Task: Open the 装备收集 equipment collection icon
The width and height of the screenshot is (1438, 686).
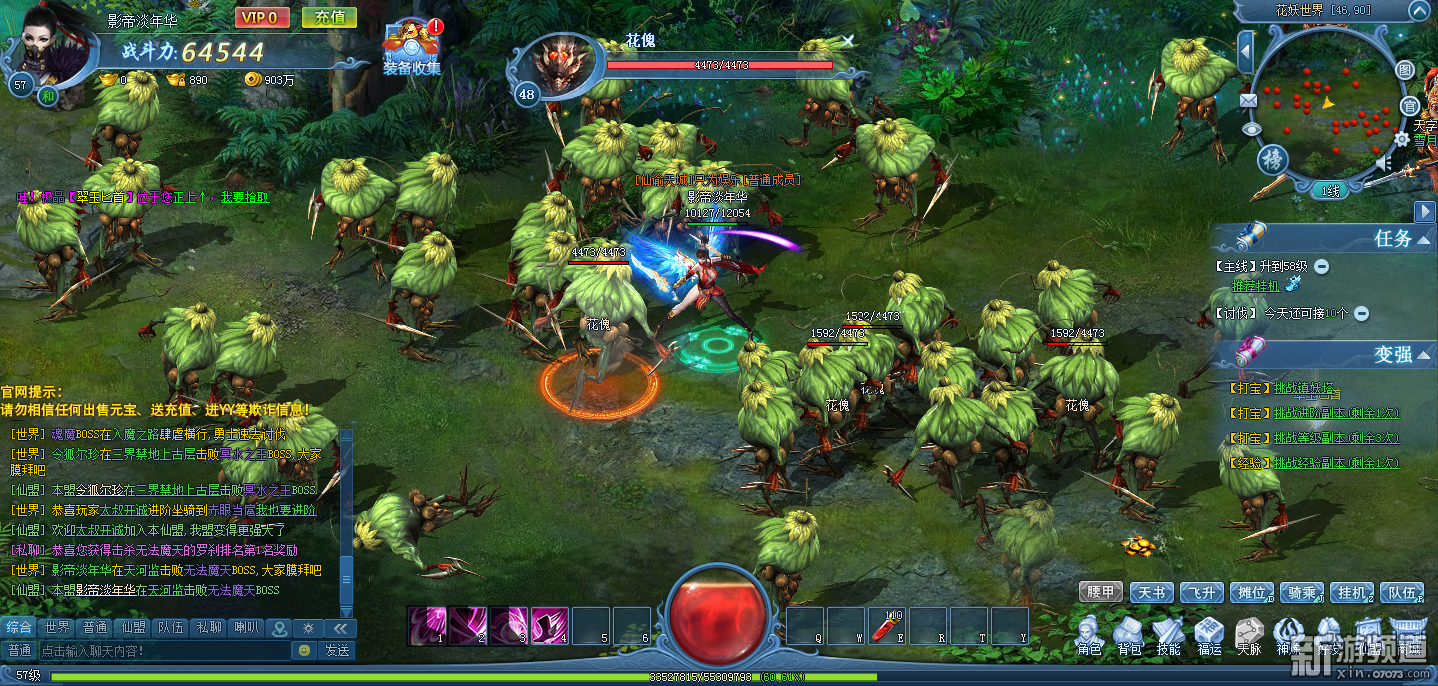Action: click(411, 47)
